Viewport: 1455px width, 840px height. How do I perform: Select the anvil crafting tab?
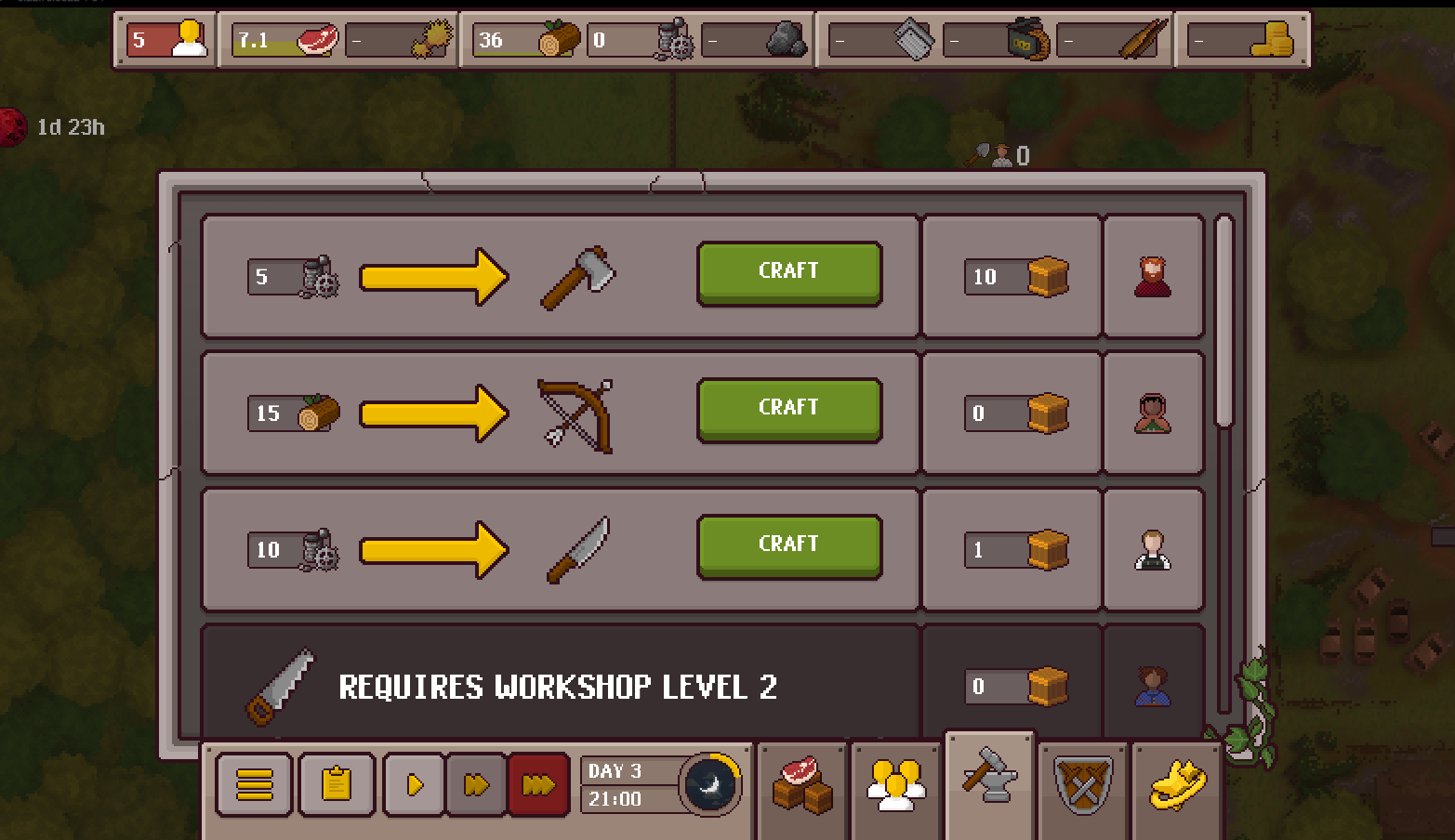989,779
